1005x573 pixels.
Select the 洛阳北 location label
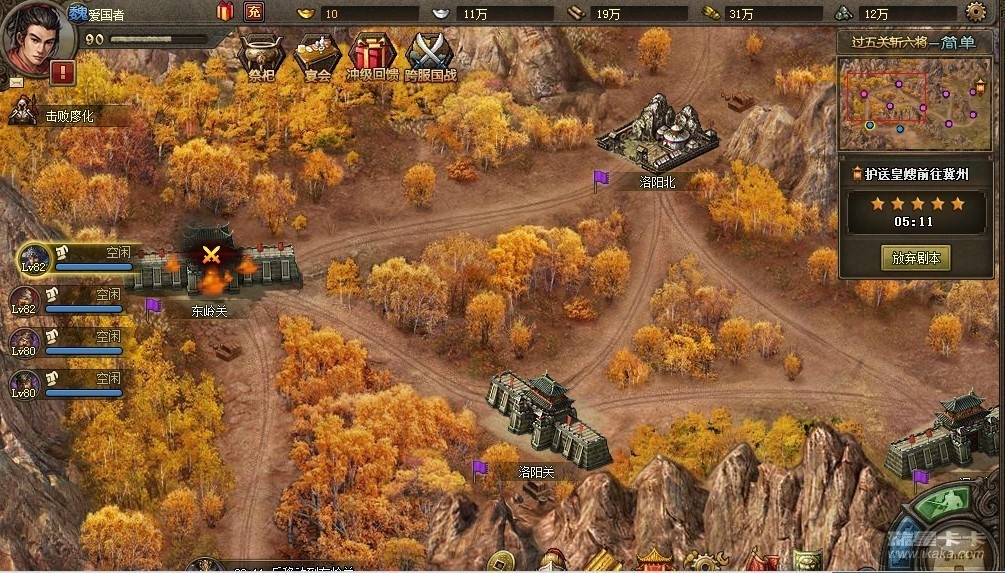(x=659, y=182)
